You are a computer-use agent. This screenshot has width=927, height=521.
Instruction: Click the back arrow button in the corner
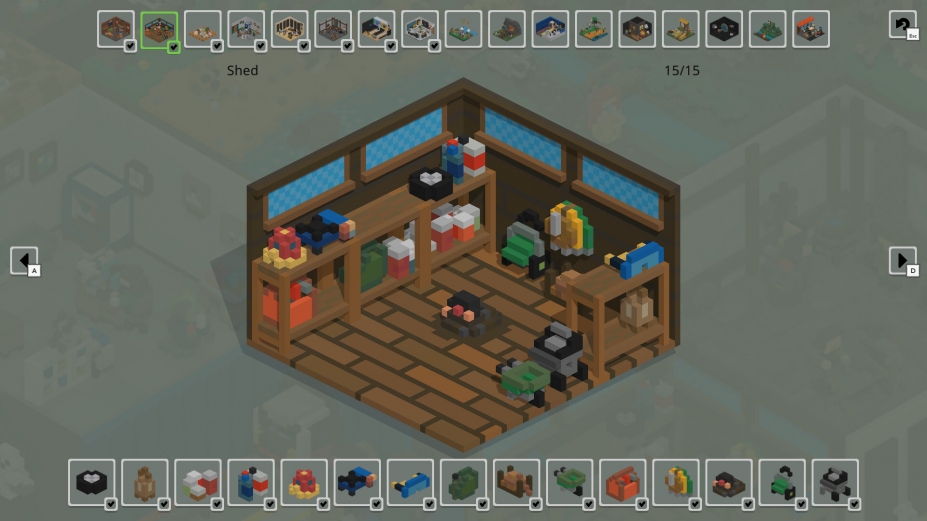click(902, 25)
